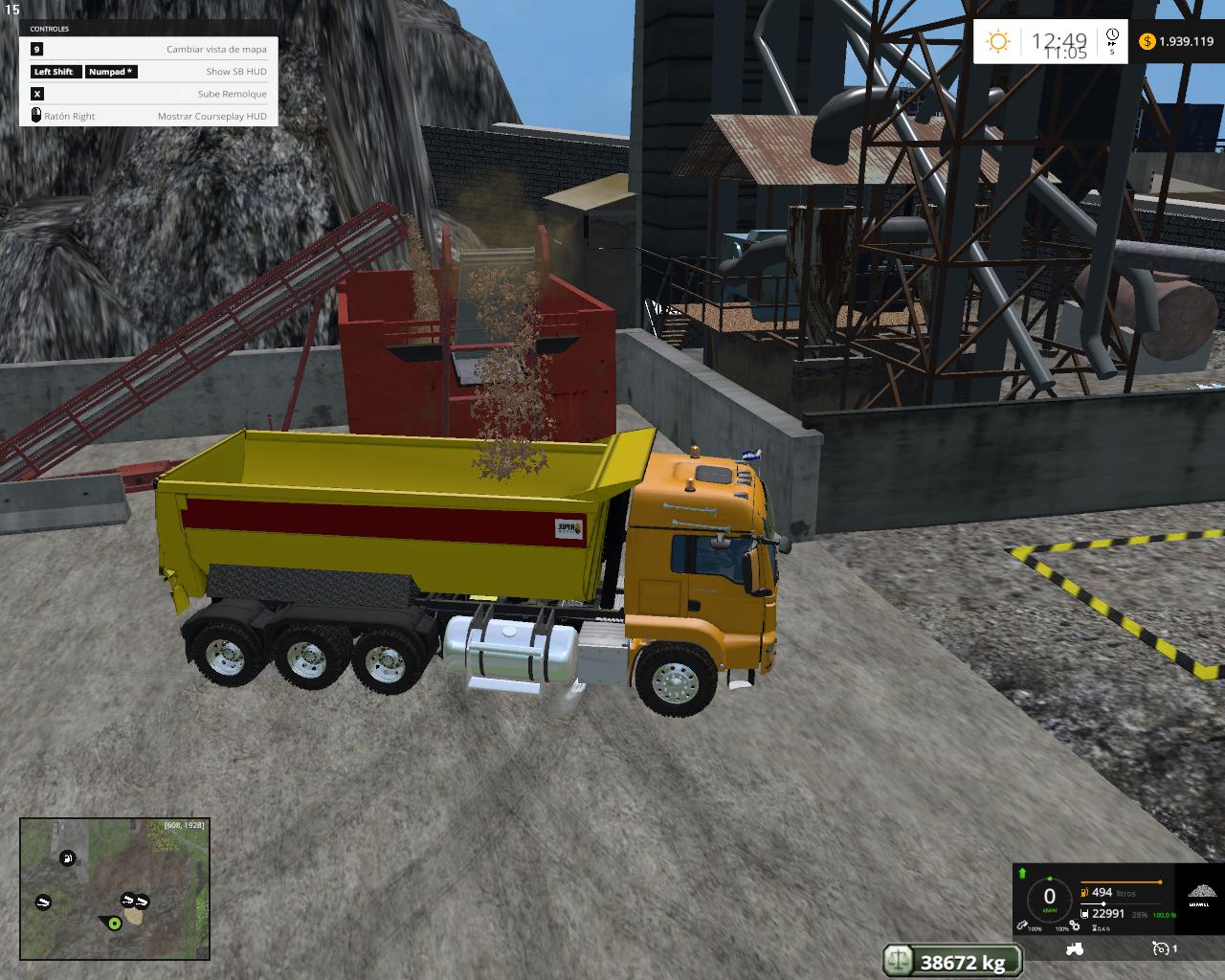Screen dimensions: 1225x980
Task: Click the green player marker on minimap
Action: [x=115, y=923]
